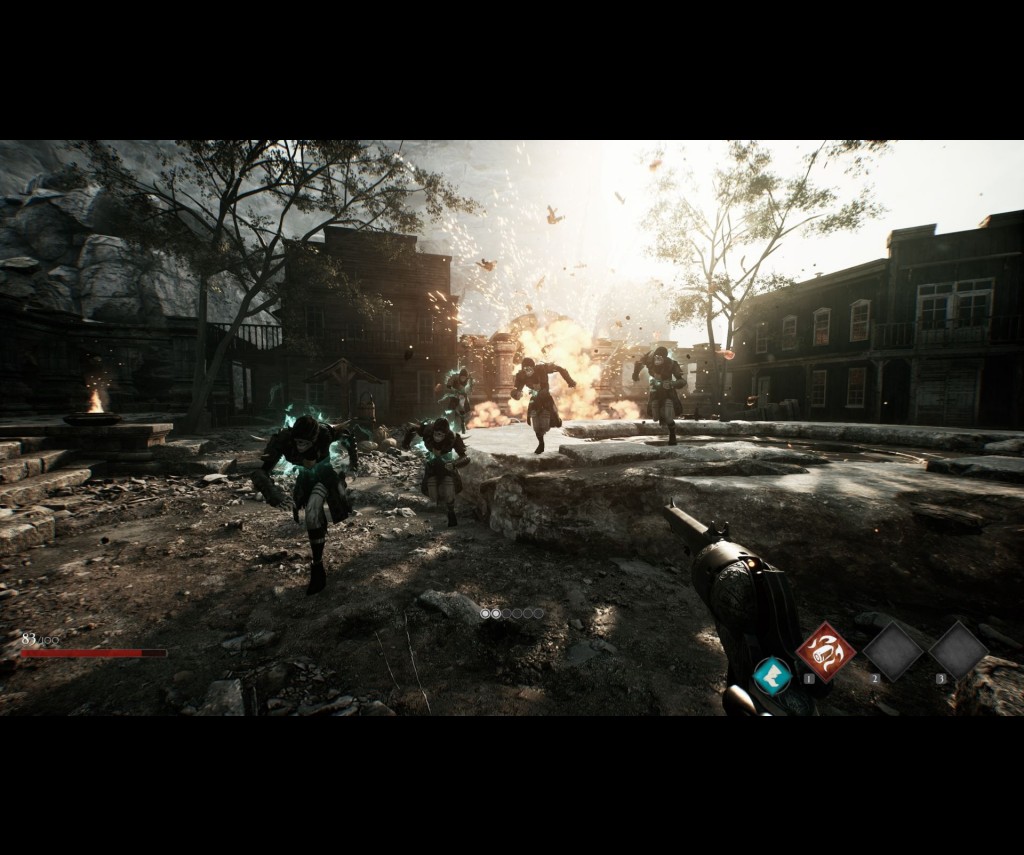This screenshot has width=1024, height=855.
Task: Activate the red flaming bullet ability
Action: (825, 651)
